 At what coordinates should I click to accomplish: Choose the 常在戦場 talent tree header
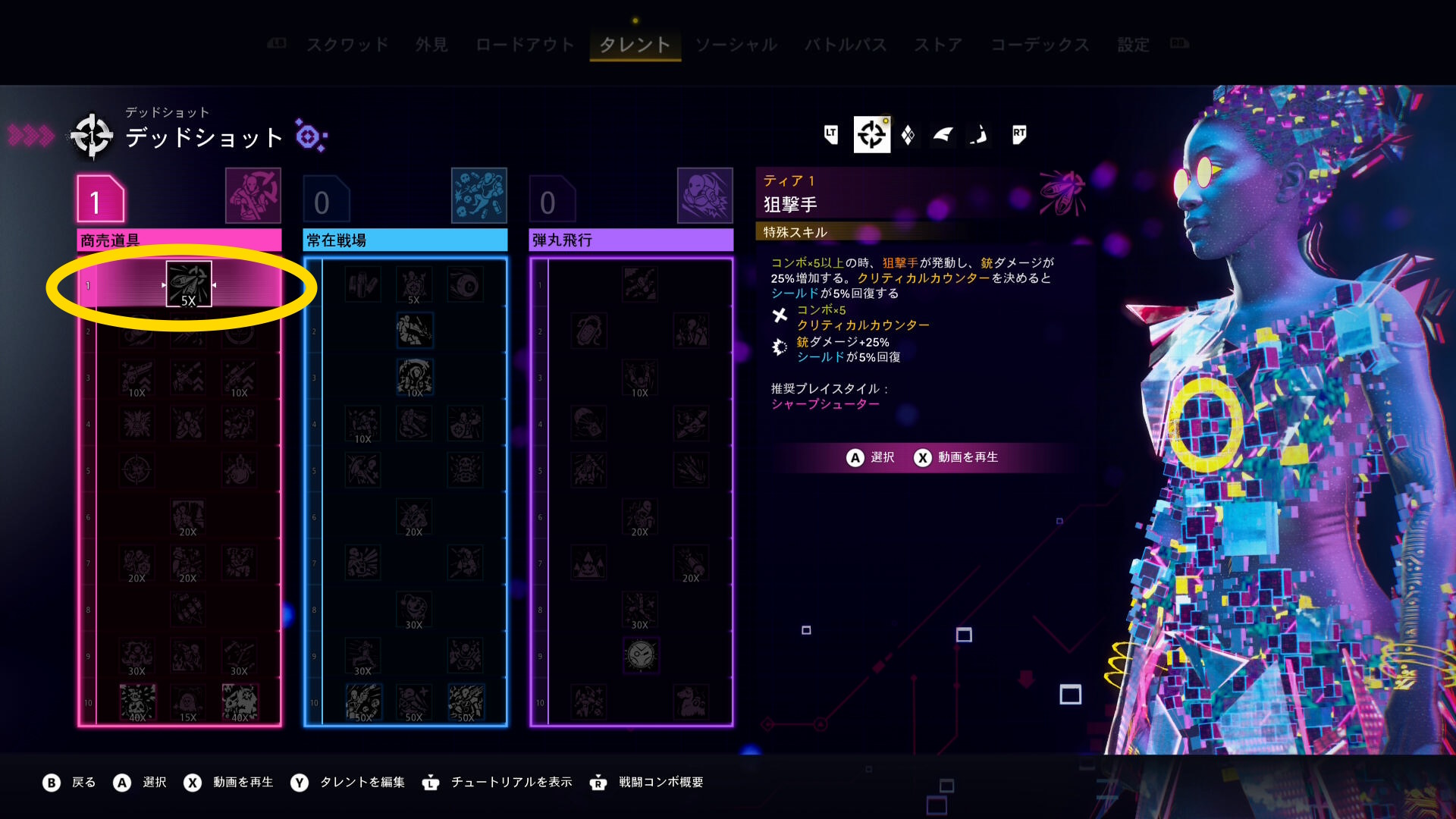coord(405,240)
